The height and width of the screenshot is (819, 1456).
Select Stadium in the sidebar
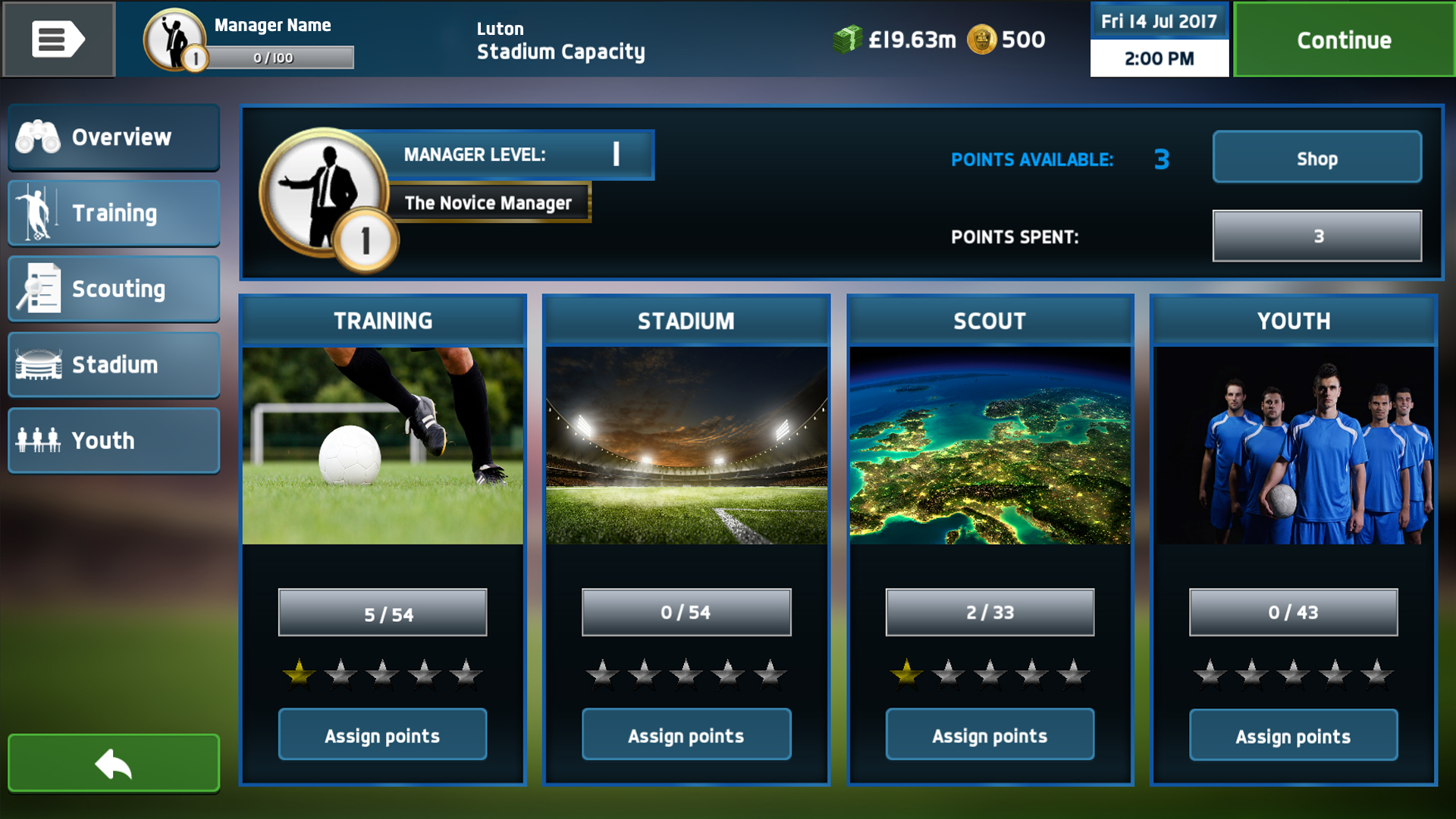click(x=114, y=365)
